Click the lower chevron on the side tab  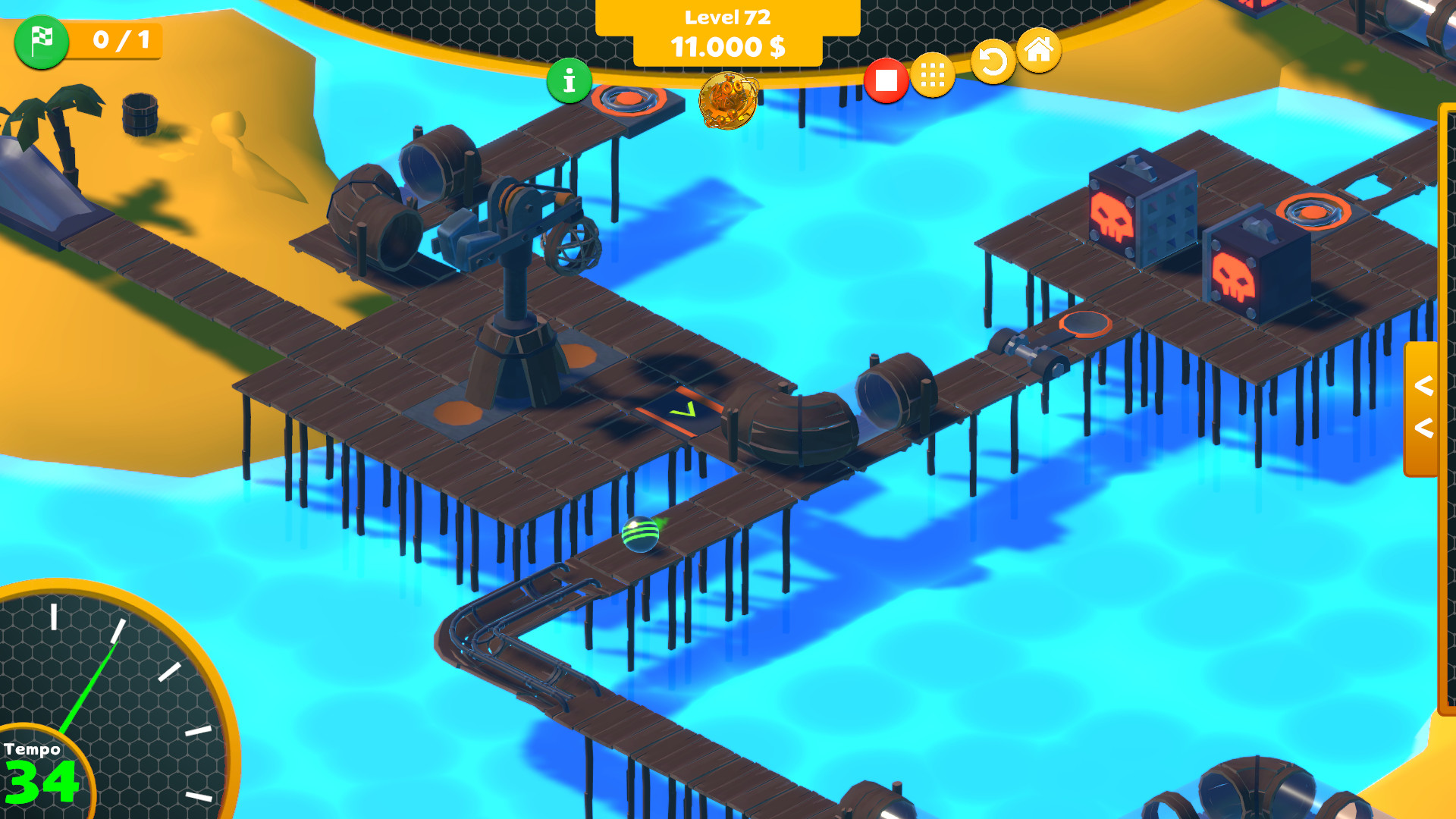(x=1423, y=428)
